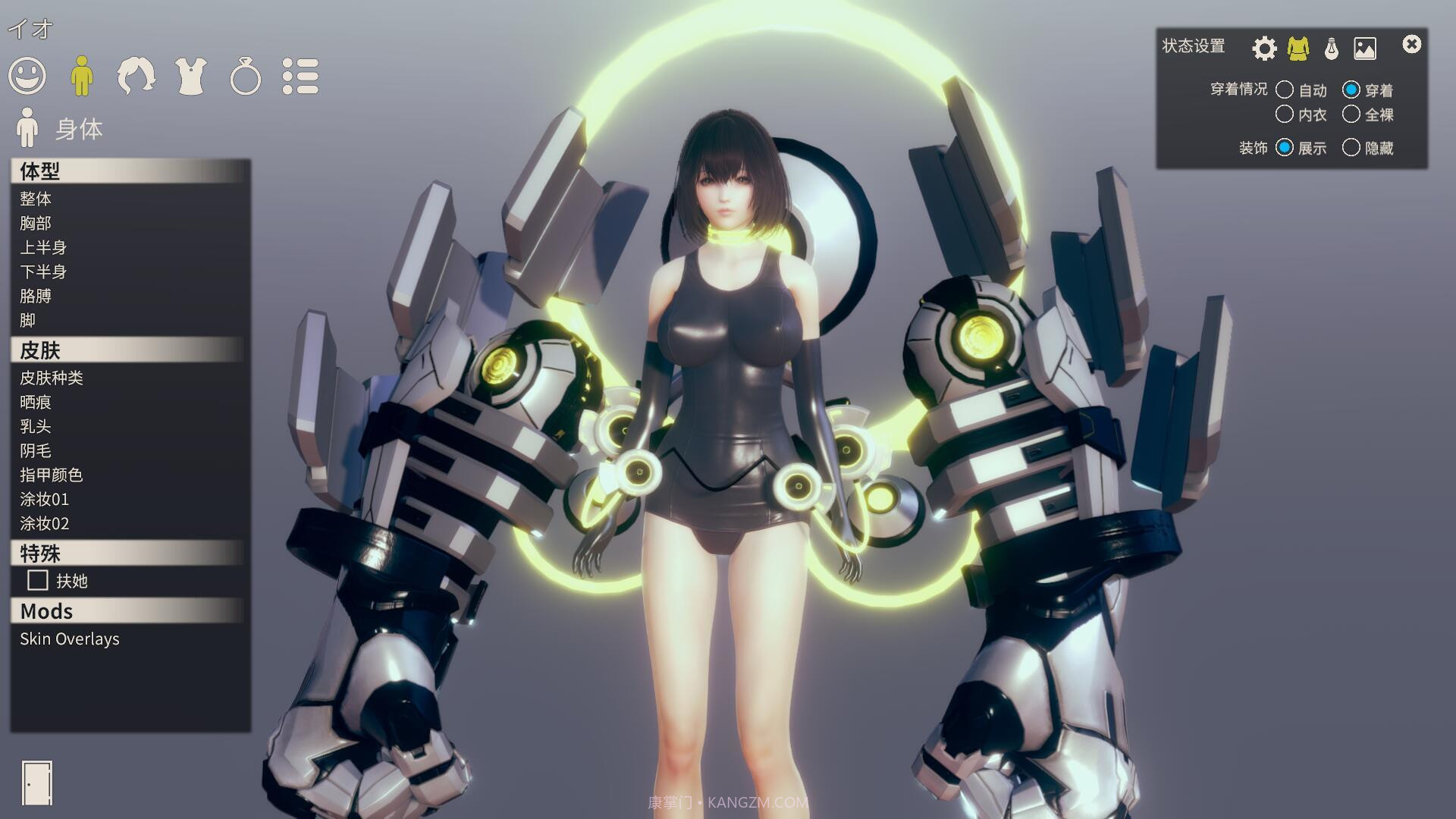Open the image background icon in 状态设置
Viewport: 1456px width, 819px height.
tap(1365, 47)
